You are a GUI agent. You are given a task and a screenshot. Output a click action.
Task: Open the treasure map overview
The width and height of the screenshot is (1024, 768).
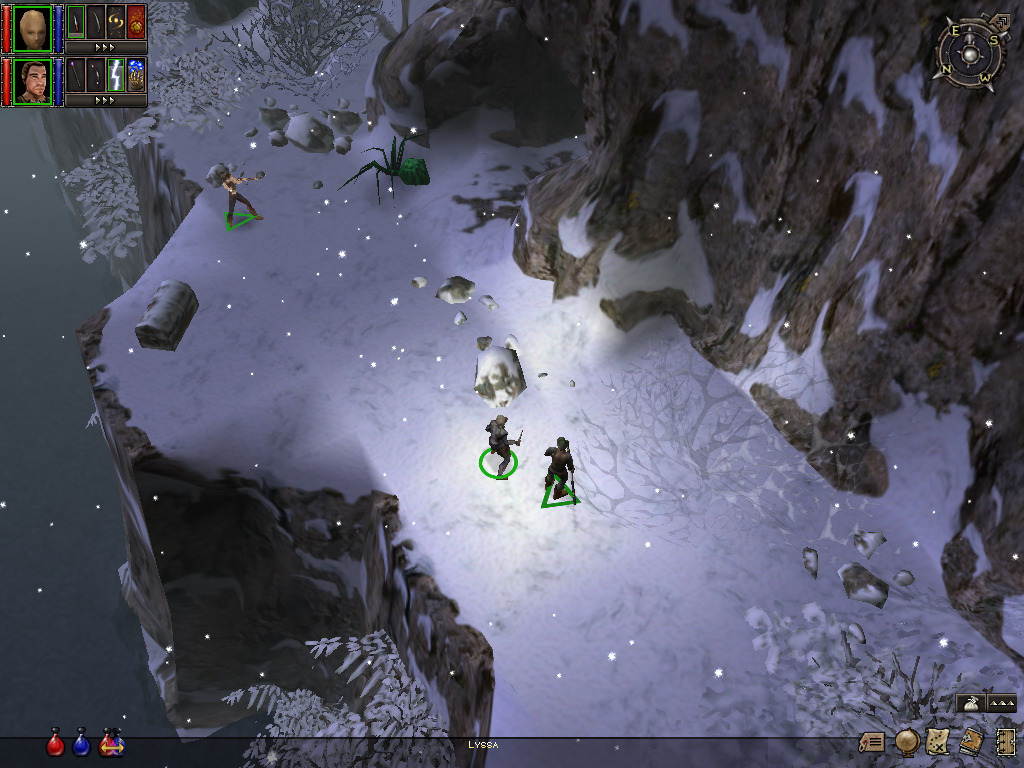(938, 742)
